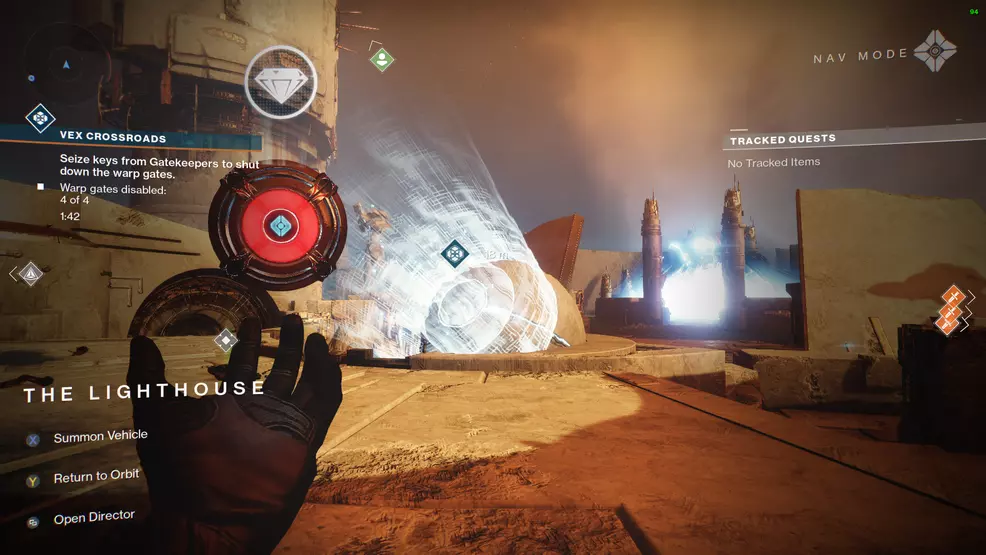Select the Summon Vehicle option
986x555 pixels.
point(99,436)
